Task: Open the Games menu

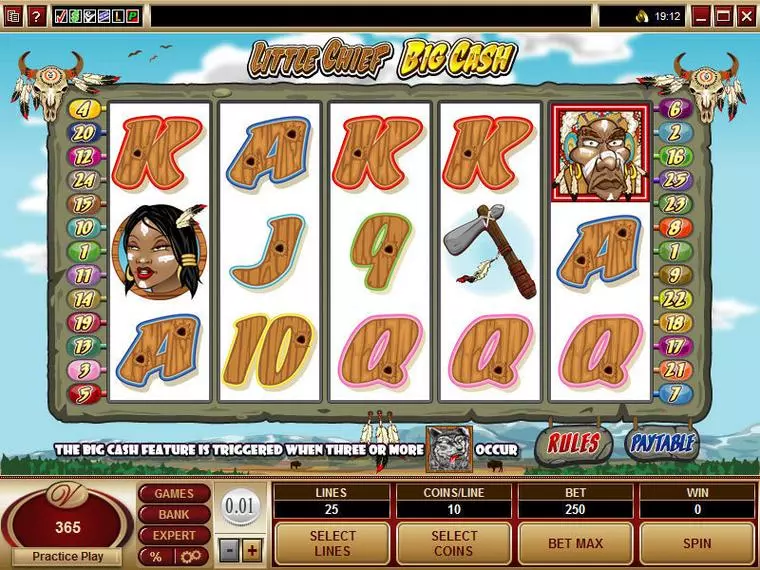Action: [174, 494]
